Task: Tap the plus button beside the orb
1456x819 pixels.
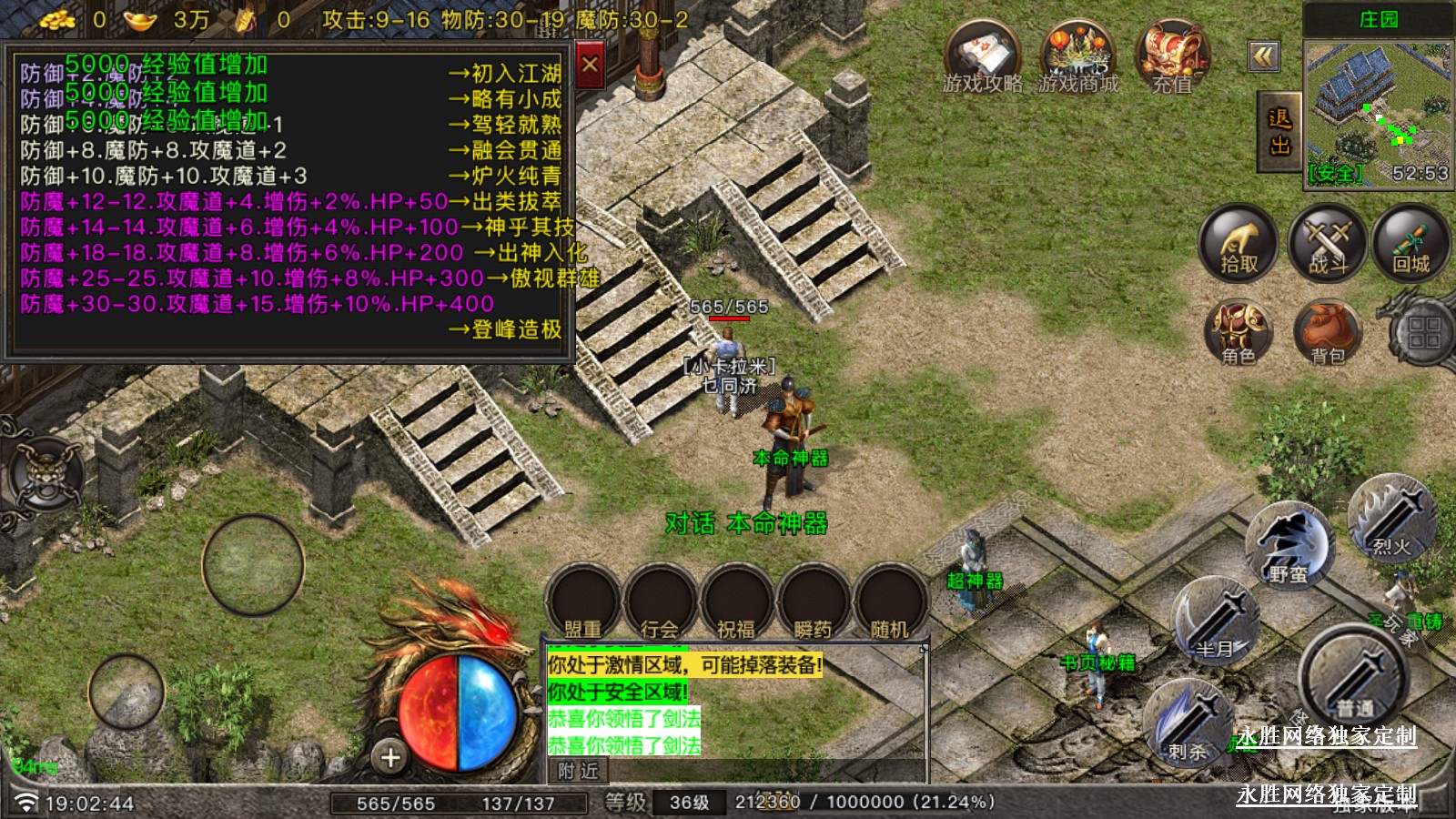Action: pyautogui.click(x=390, y=756)
